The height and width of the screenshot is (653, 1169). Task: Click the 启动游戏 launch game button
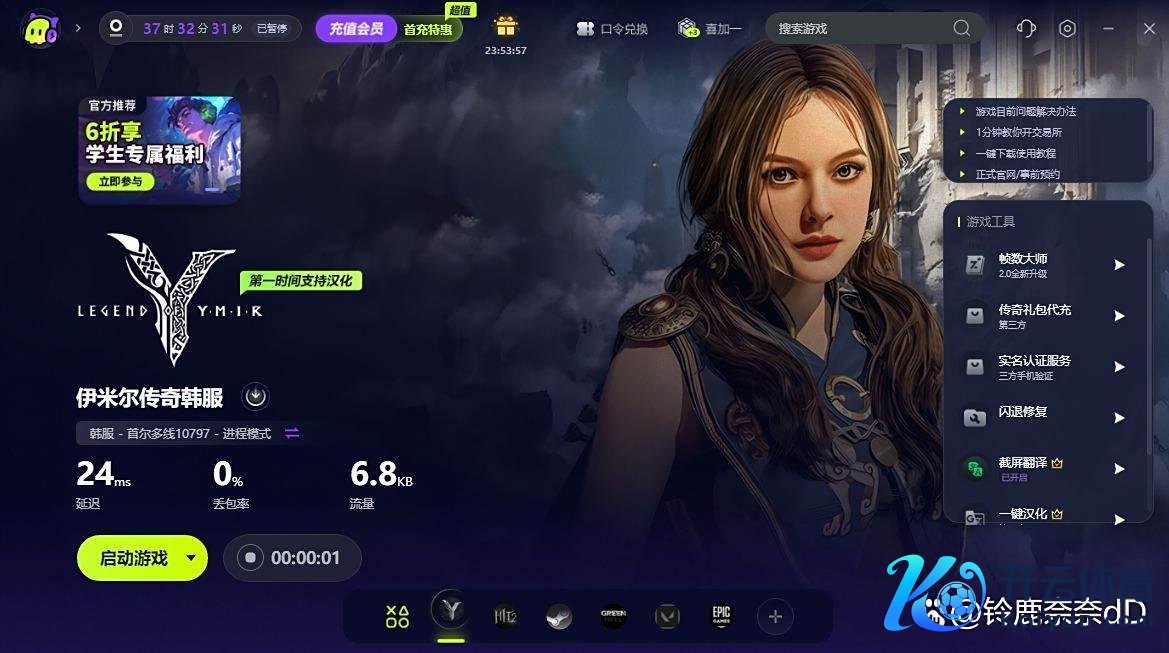pos(133,558)
